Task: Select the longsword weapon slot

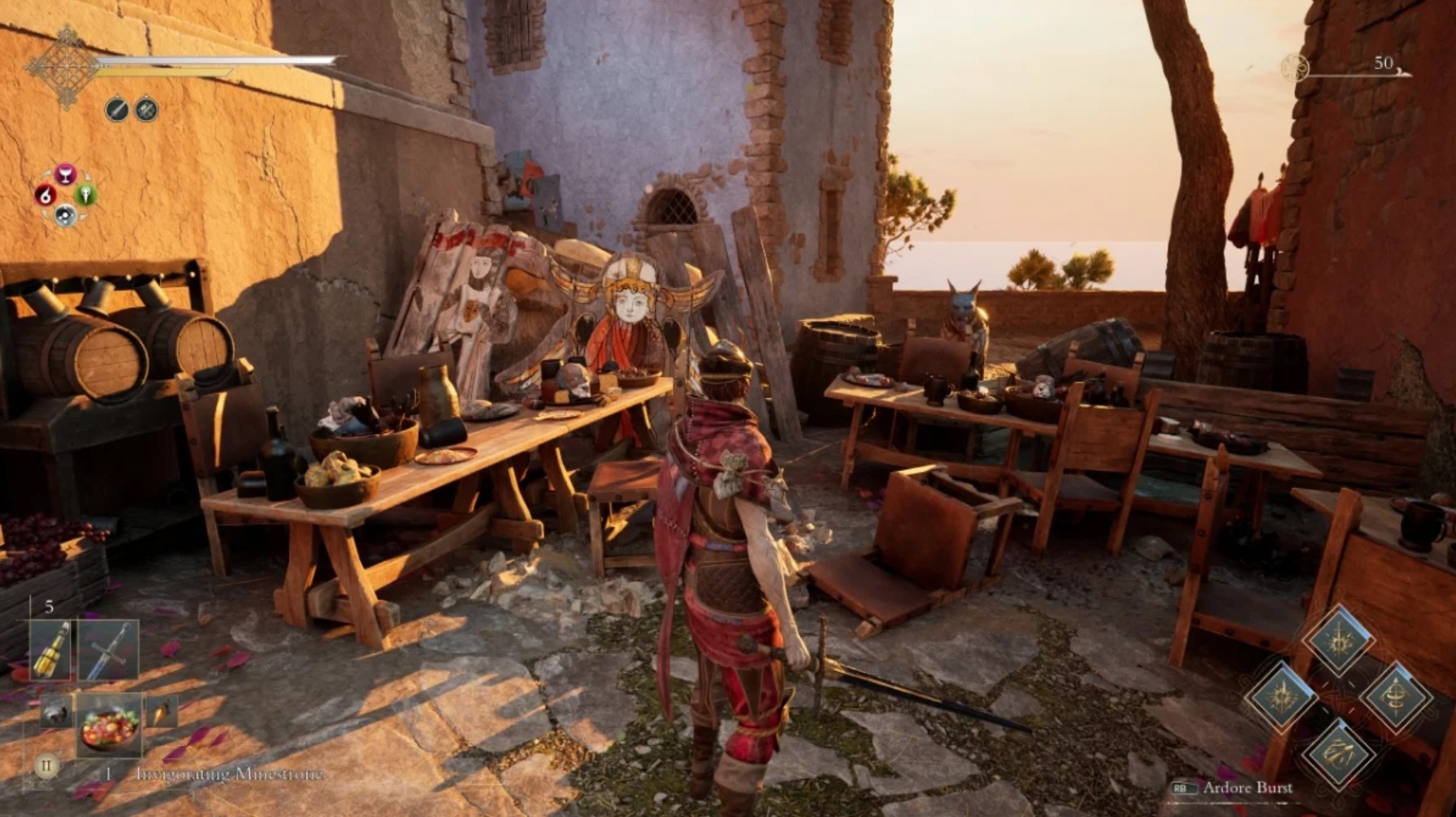Action: coord(109,651)
